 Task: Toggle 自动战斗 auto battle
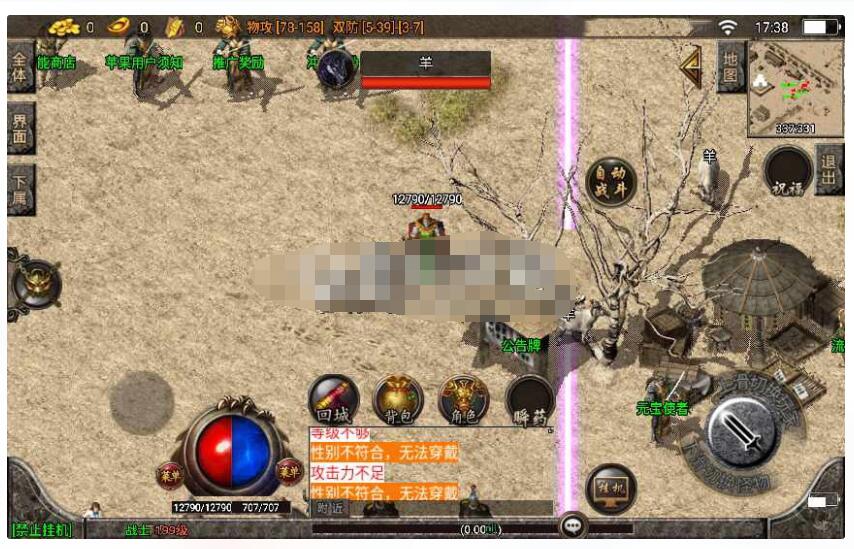(x=610, y=183)
